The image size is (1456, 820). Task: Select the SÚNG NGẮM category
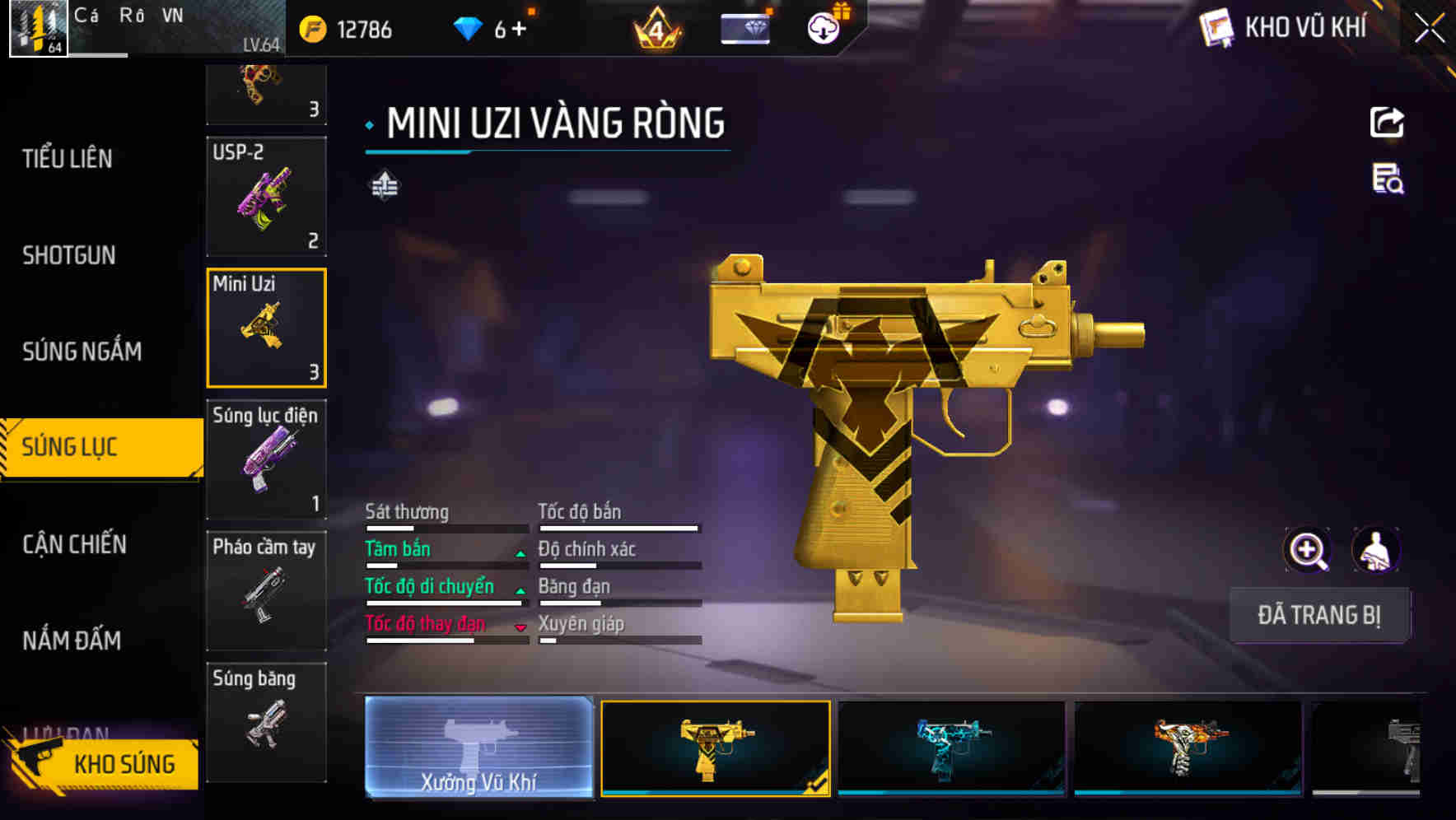click(x=82, y=352)
